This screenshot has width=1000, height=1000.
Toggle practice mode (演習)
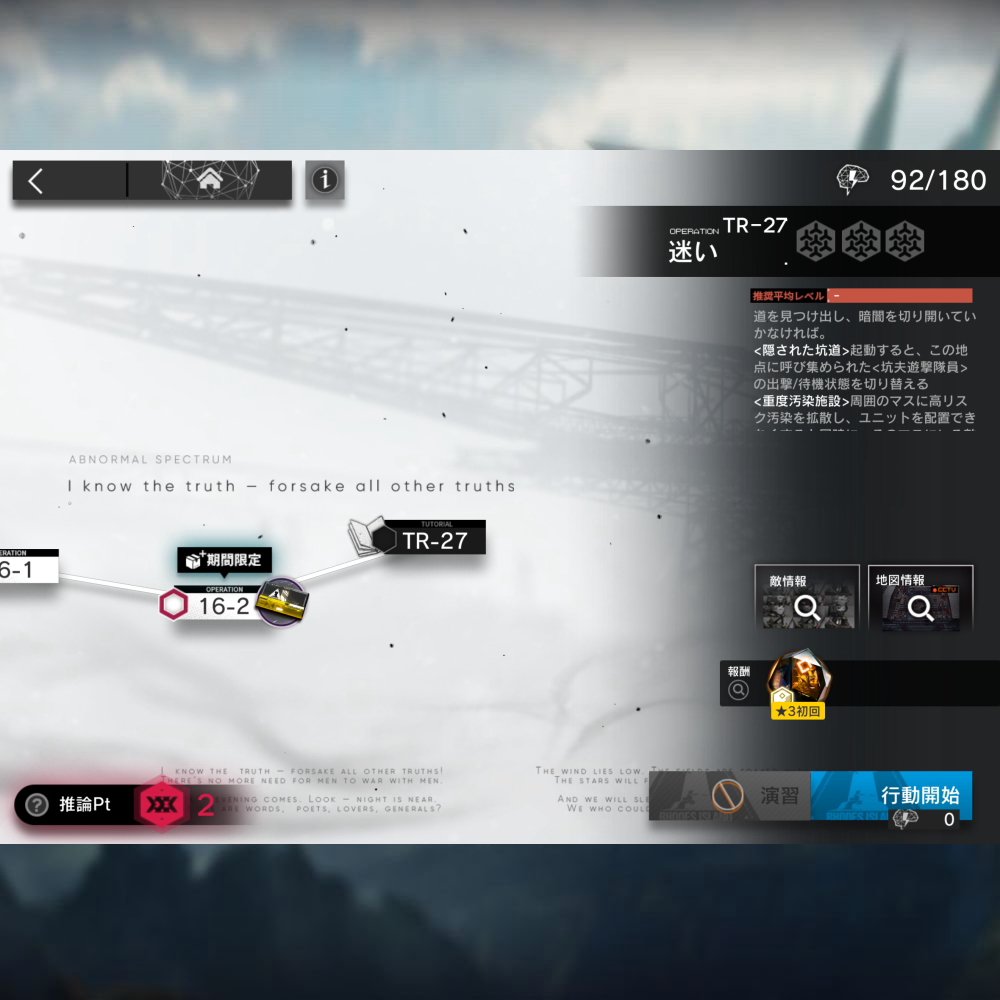point(757,796)
